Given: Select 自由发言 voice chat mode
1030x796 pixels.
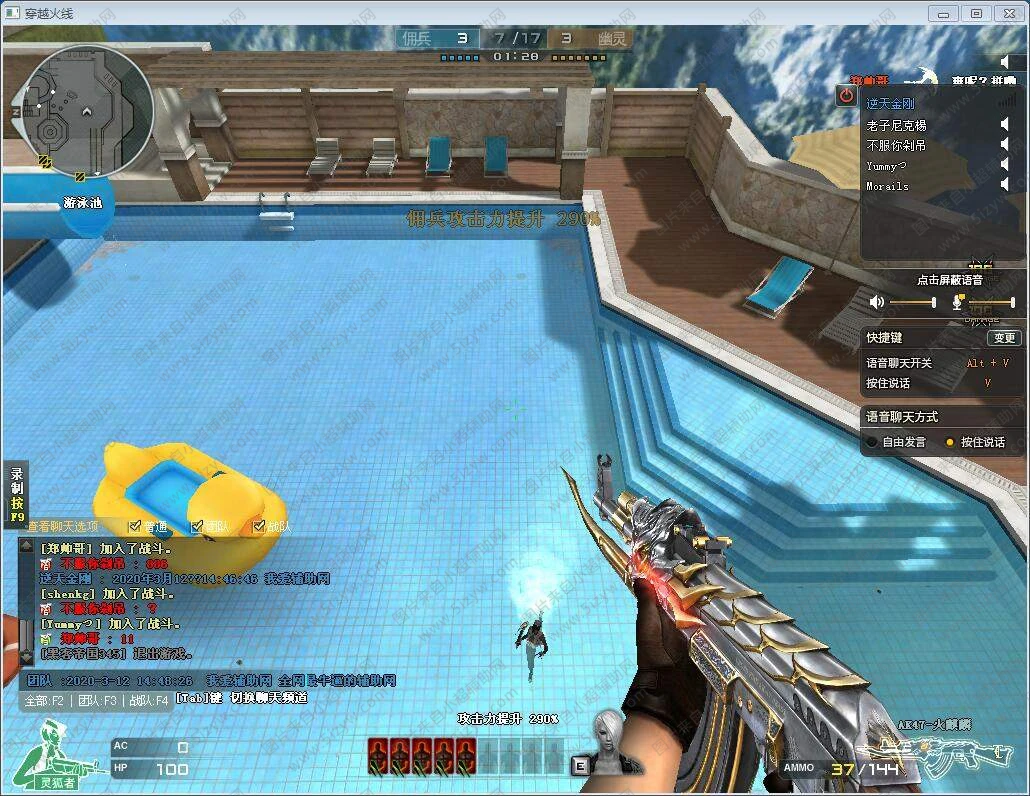Looking at the screenshot, I should pos(873,442).
